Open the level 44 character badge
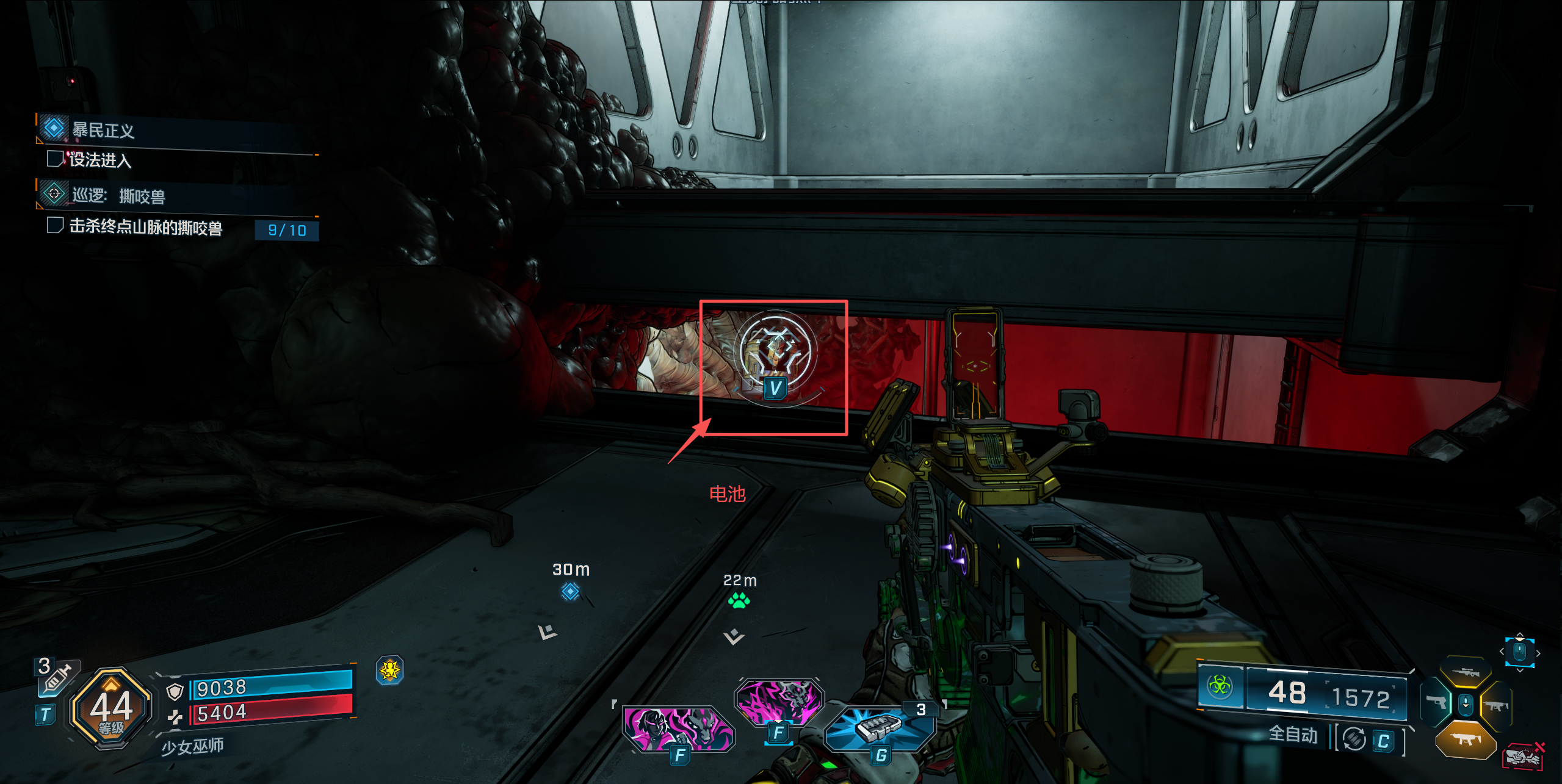This screenshot has height=784, width=1562. pyautogui.click(x=111, y=709)
